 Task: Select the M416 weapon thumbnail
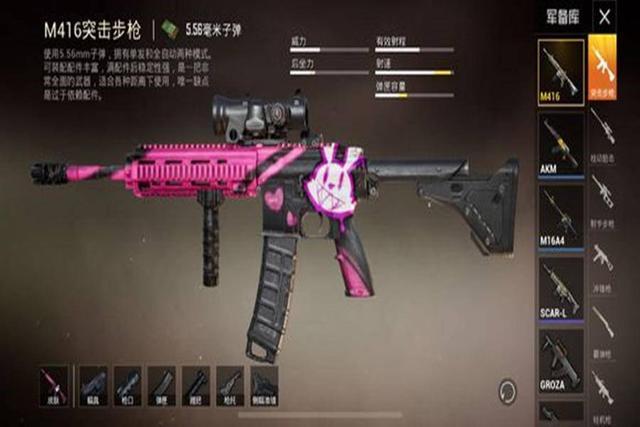click(x=560, y=73)
